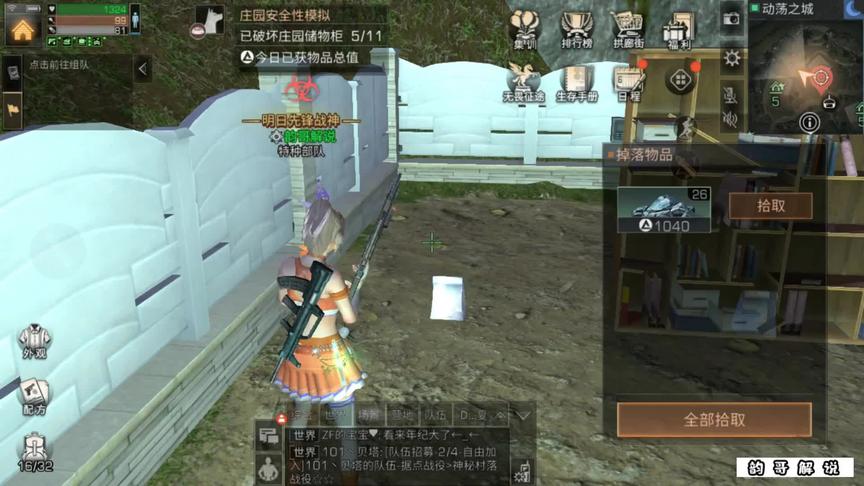Open the 外观 appearance menu

tap(34, 342)
